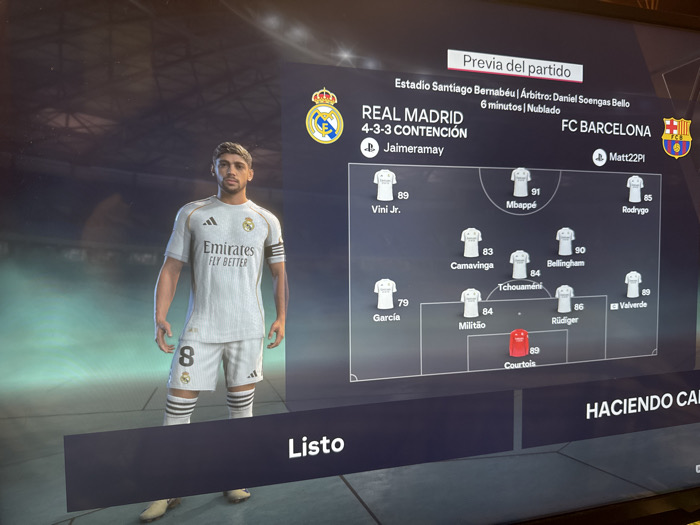Click the FC Barcelona club crest
This screenshot has width=700, height=525.
(676, 138)
